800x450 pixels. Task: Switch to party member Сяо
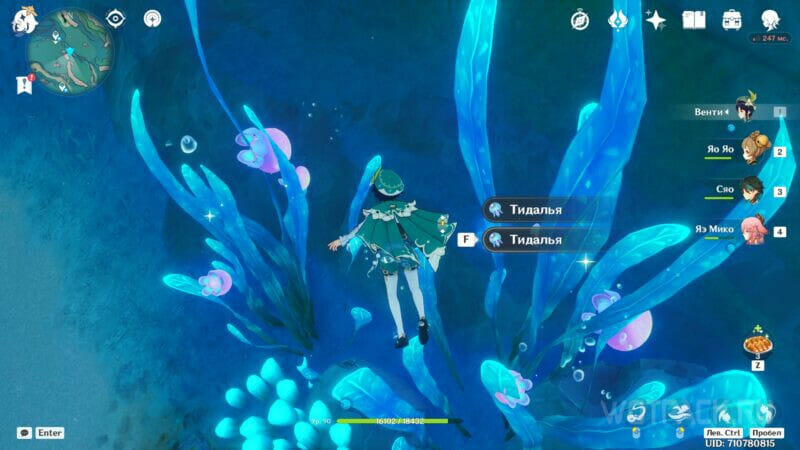tap(752, 190)
